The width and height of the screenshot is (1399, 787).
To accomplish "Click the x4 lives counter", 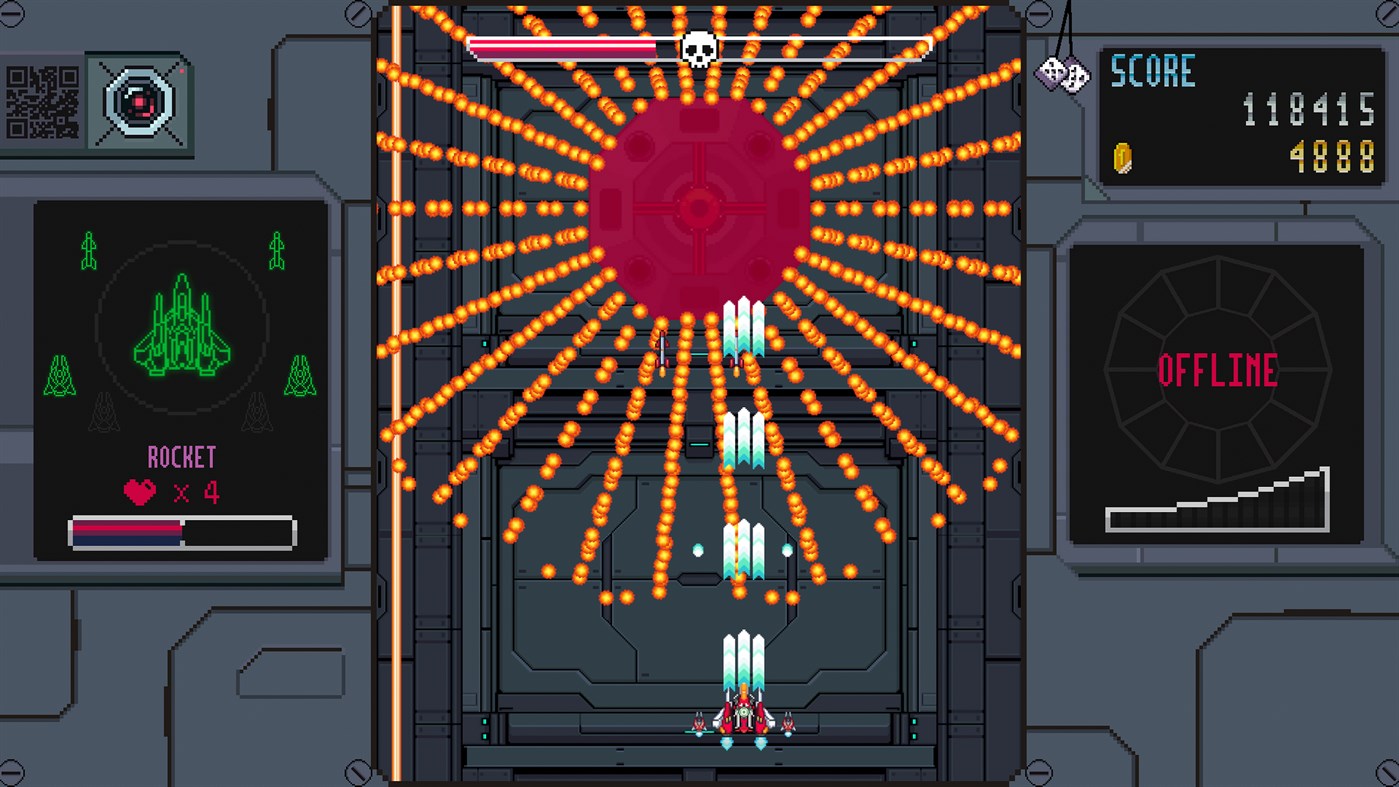I will pyautogui.click(x=200, y=494).
